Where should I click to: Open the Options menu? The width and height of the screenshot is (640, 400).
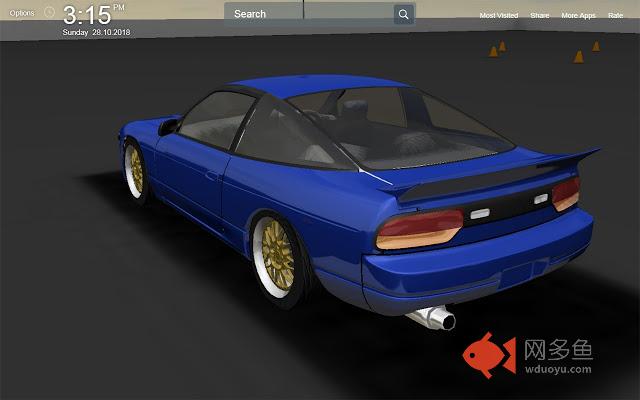21,13
